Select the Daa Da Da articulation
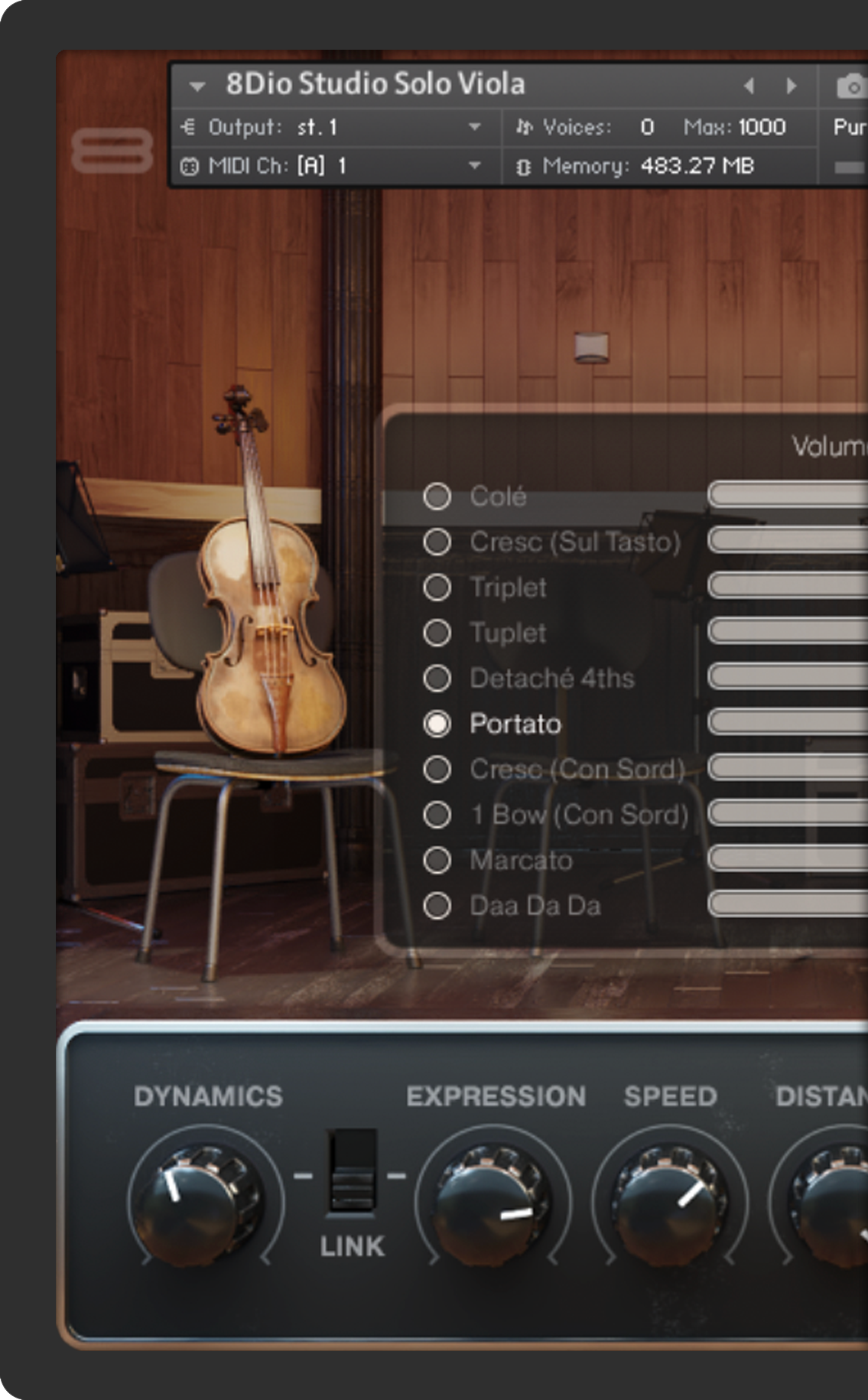The image size is (868, 1400). 437,906
